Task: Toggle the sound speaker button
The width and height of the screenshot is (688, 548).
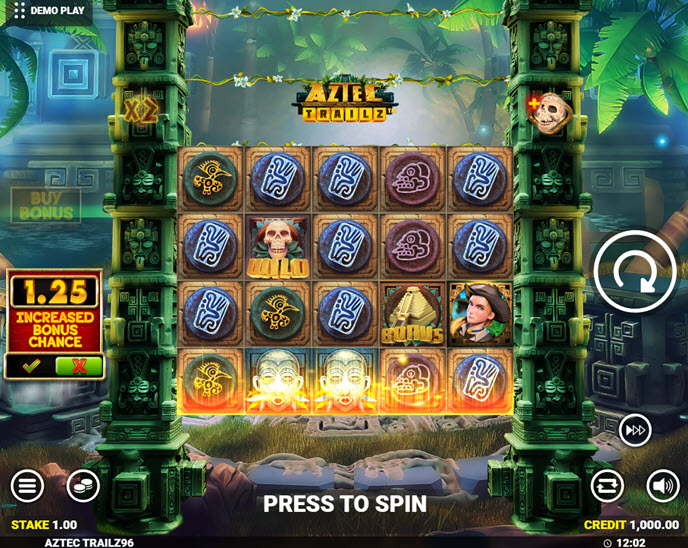Action: (662, 486)
